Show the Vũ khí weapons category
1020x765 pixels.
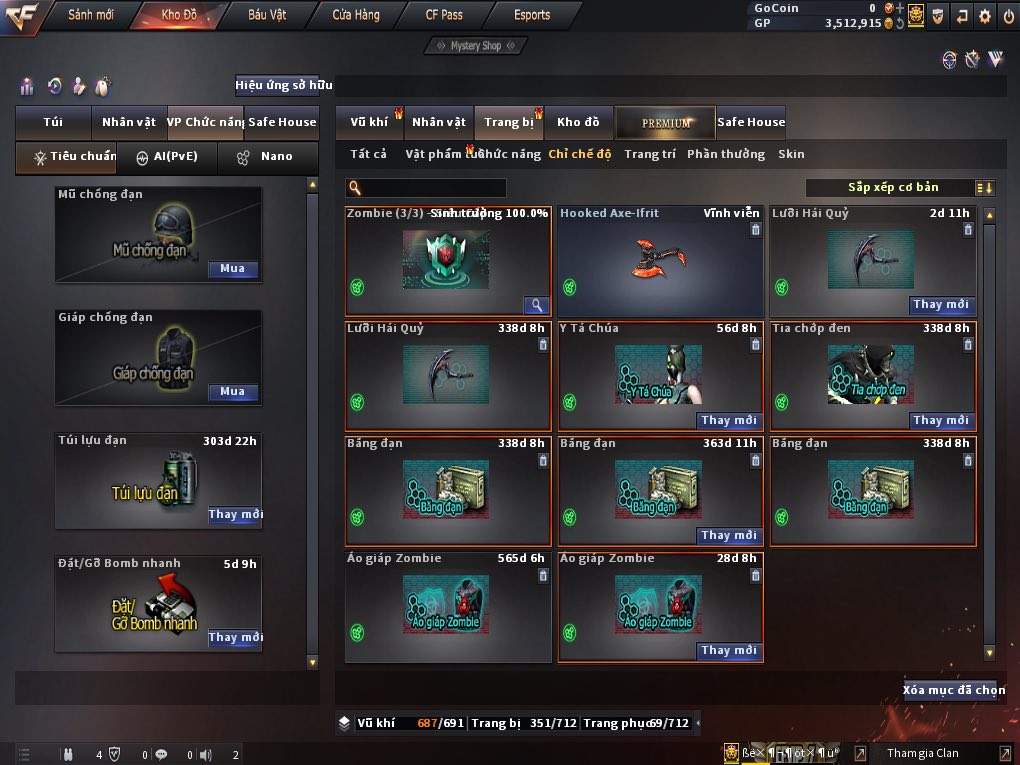[x=369, y=122]
